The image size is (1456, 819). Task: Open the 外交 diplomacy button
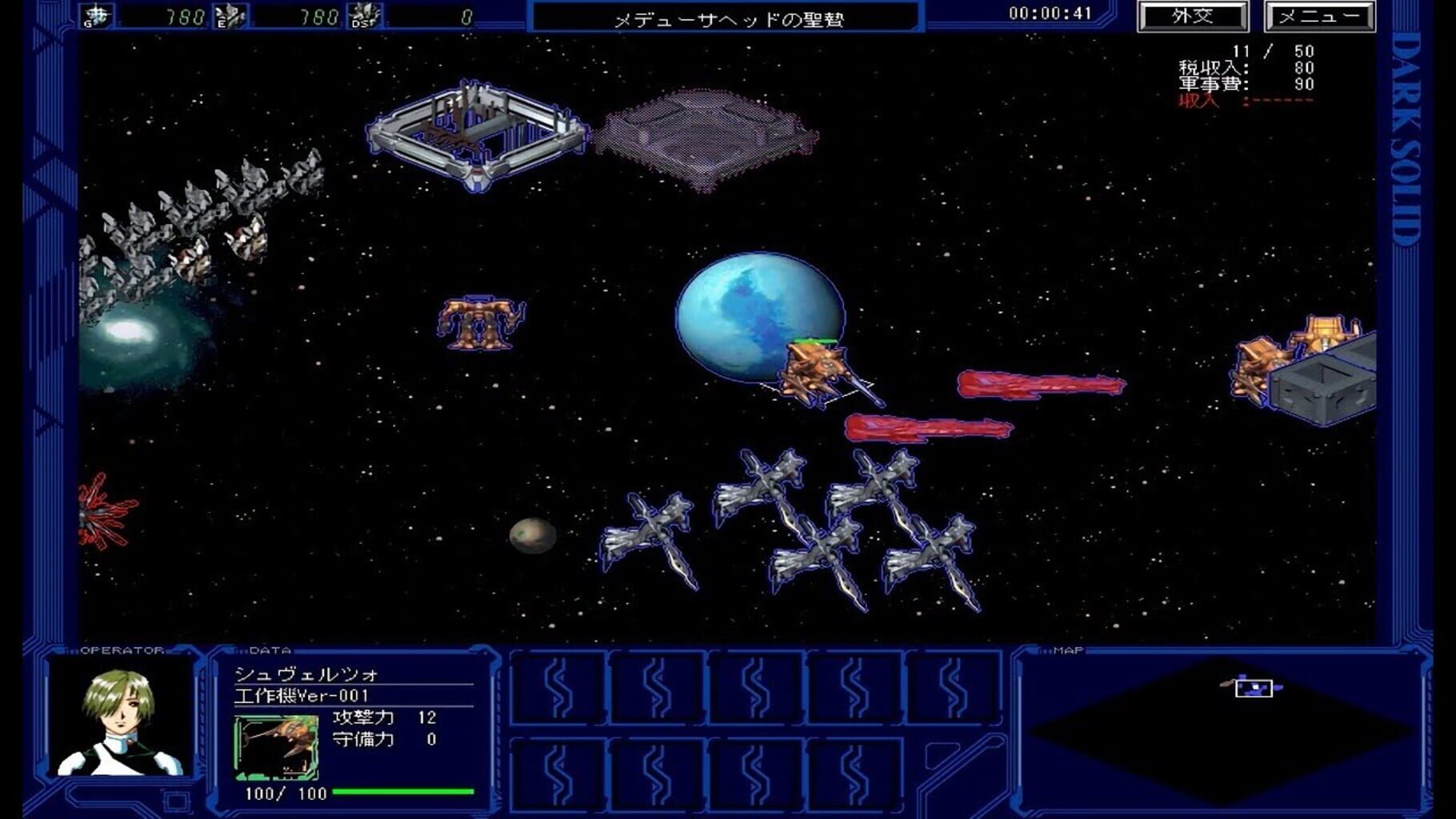(1192, 17)
